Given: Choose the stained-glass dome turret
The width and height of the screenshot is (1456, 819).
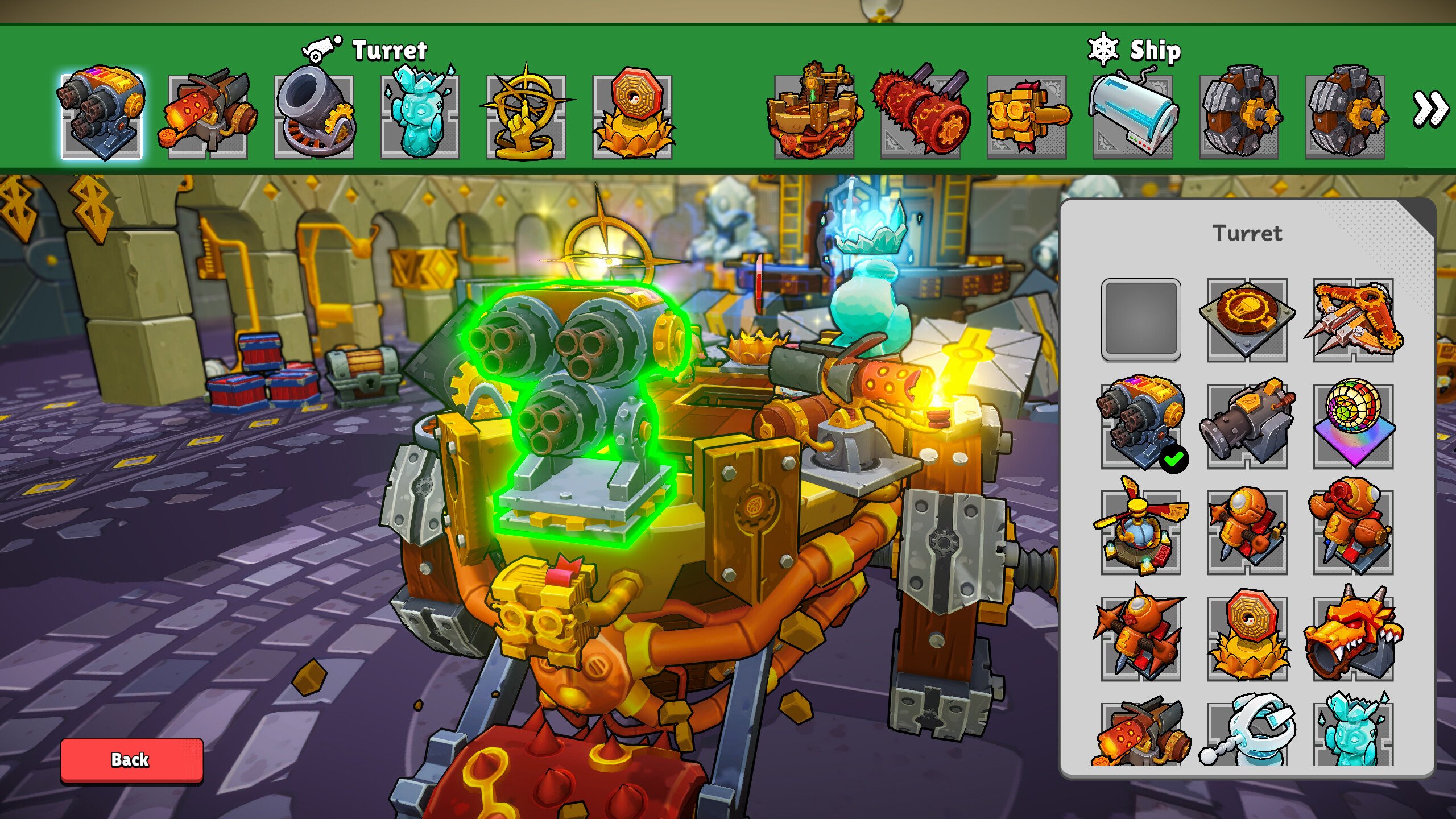Looking at the screenshot, I should click(x=1353, y=425).
